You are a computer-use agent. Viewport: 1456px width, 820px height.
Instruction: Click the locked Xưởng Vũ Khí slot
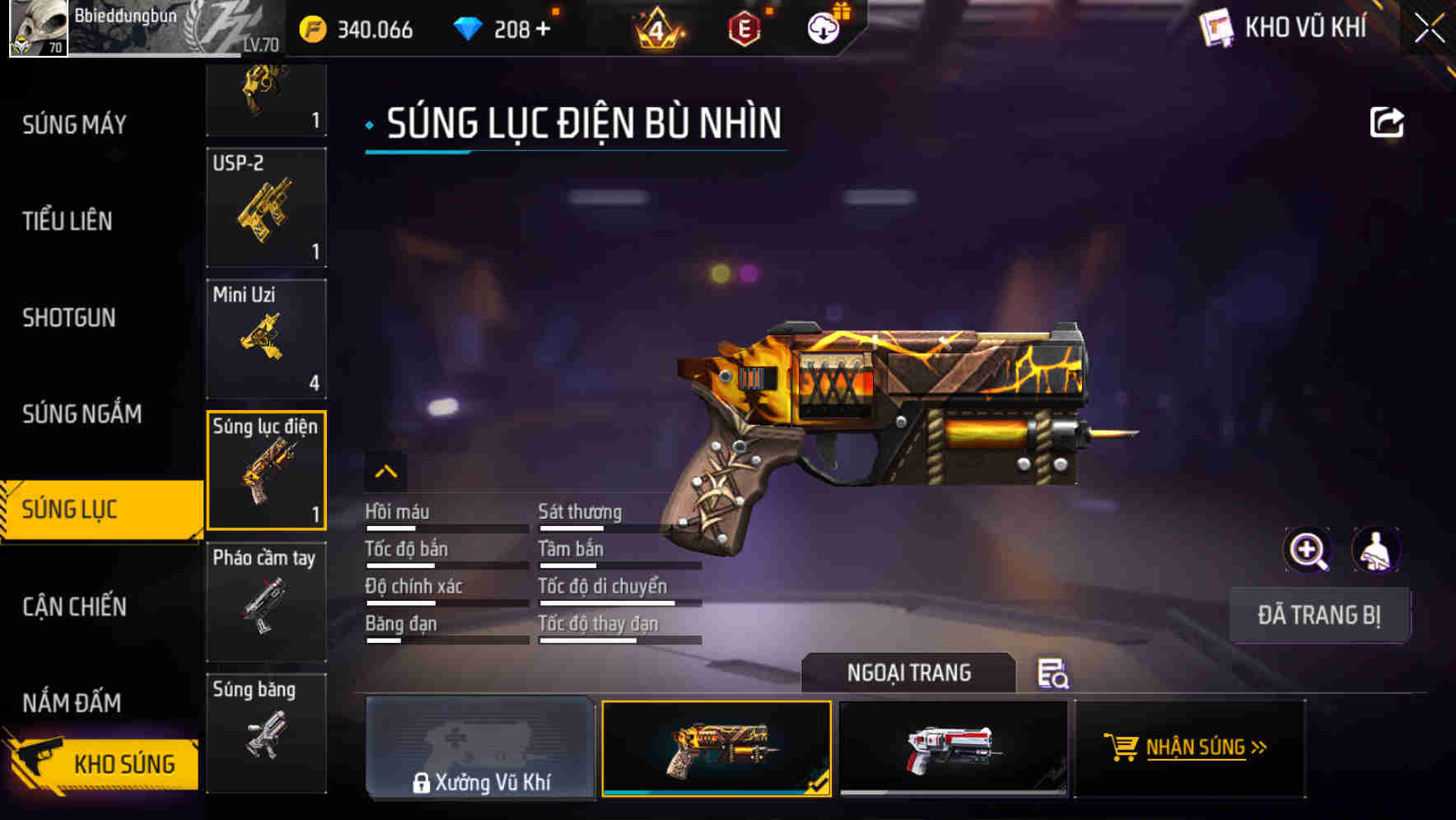(x=480, y=751)
